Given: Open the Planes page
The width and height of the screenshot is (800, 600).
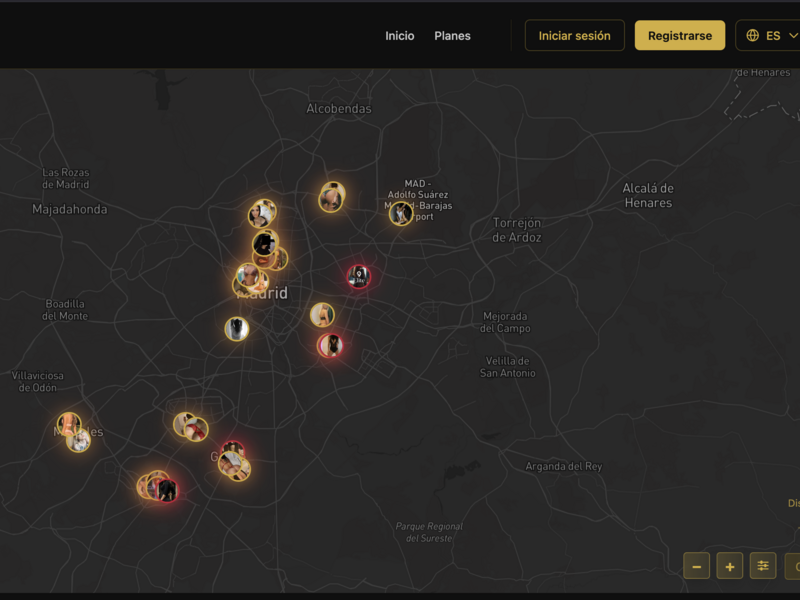Looking at the screenshot, I should click(x=452, y=36).
